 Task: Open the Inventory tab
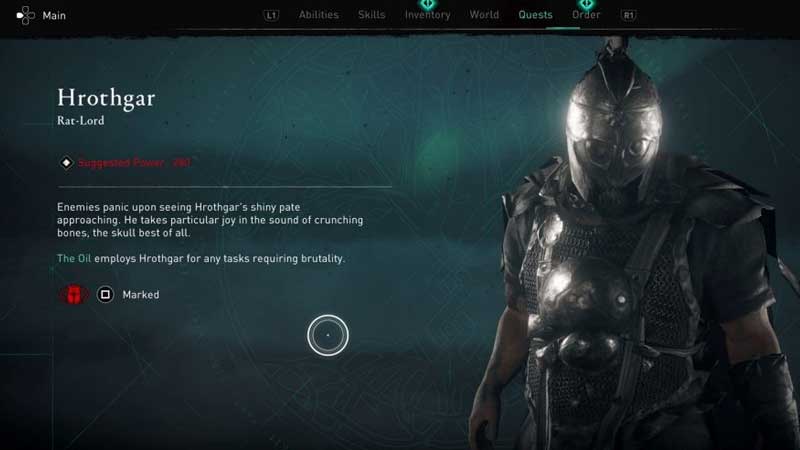coord(427,15)
